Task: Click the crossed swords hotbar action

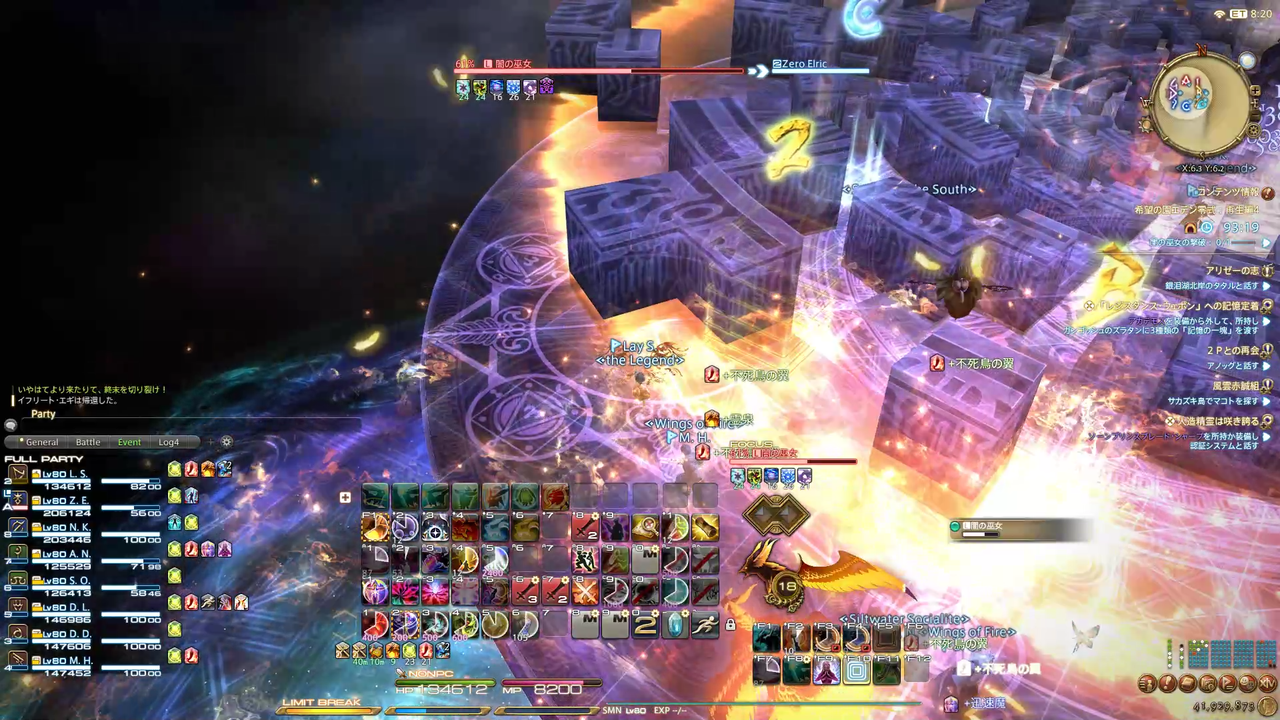Action: click(585, 592)
